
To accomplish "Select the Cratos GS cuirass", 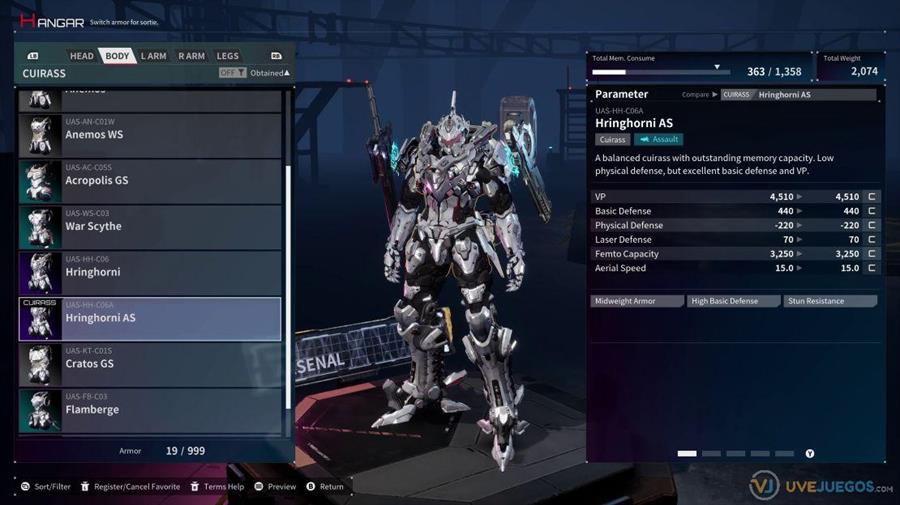I will tap(150, 364).
